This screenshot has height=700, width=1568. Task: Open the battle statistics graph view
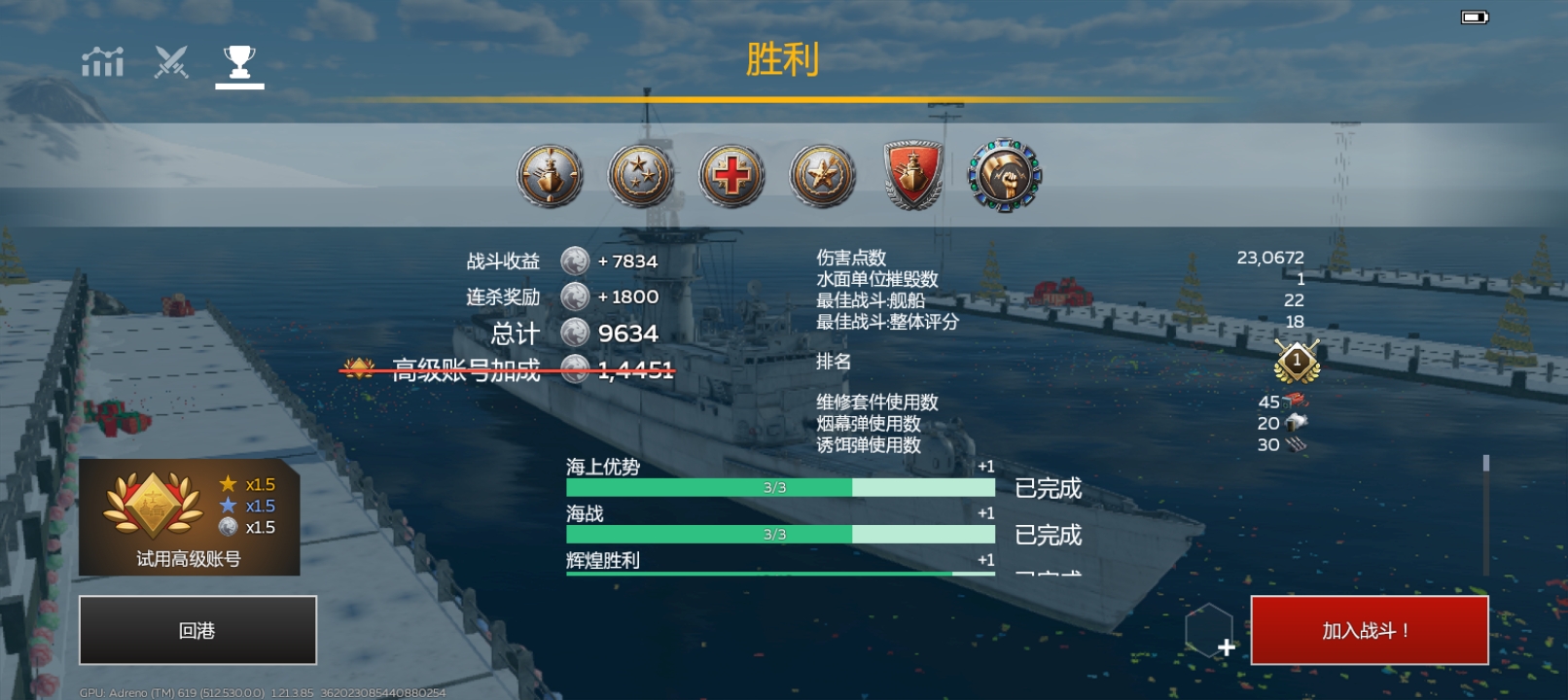(101, 61)
